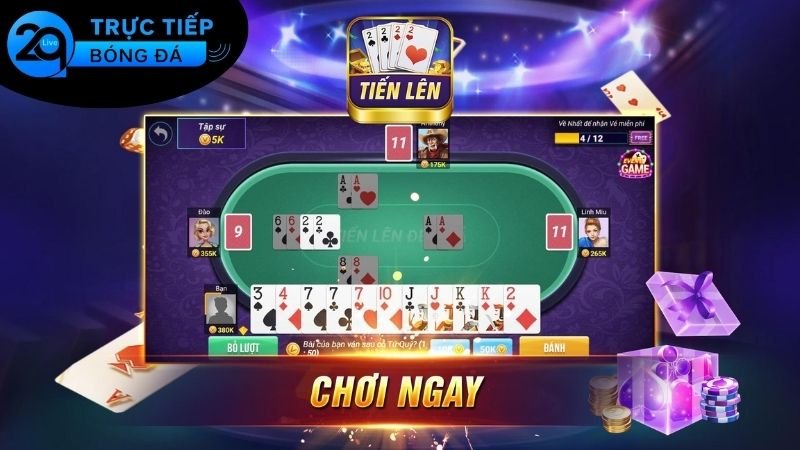Play selected cards with the ĐÁNH button
The width and height of the screenshot is (800, 450).
pos(552,348)
